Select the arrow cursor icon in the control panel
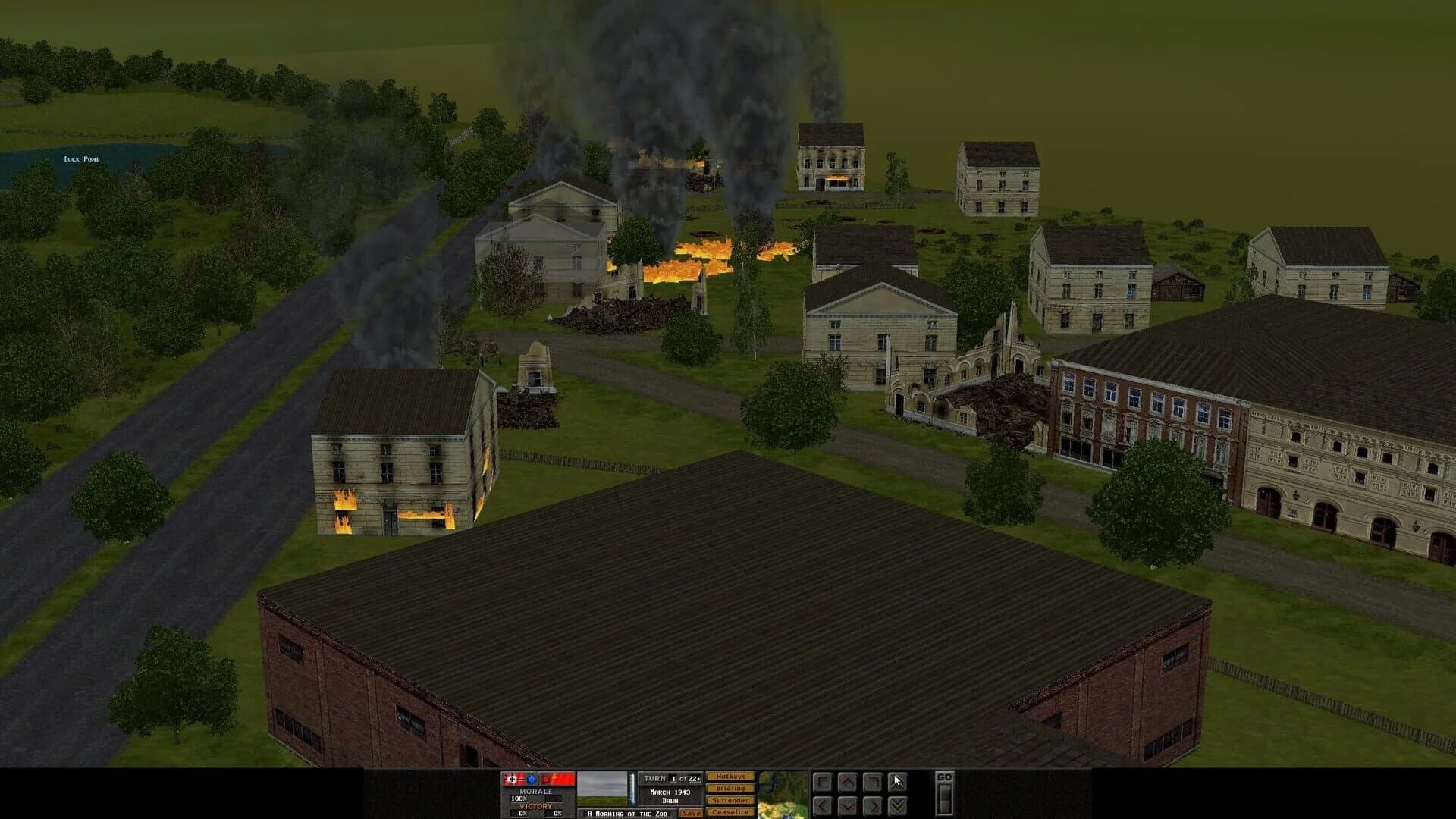 click(x=897, y=782)
